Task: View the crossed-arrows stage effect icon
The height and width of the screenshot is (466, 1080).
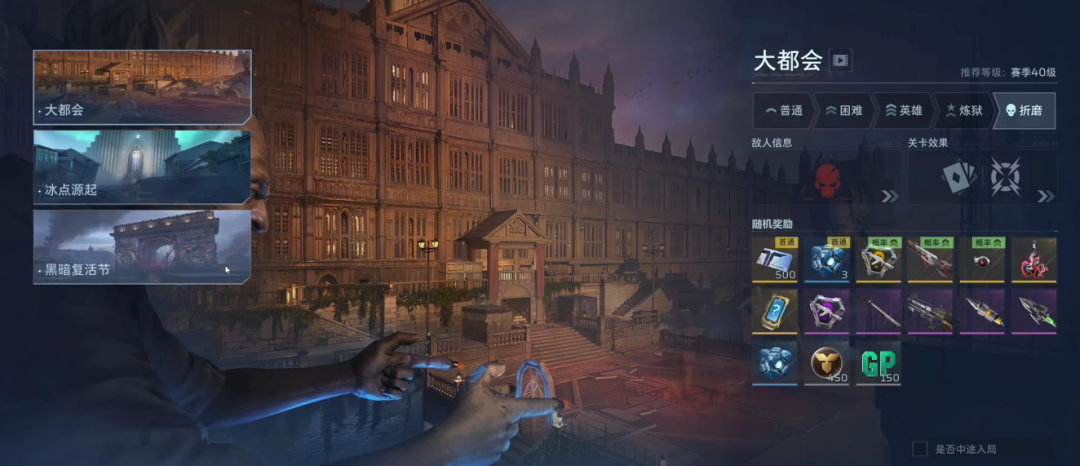Action: (1003, 178)
